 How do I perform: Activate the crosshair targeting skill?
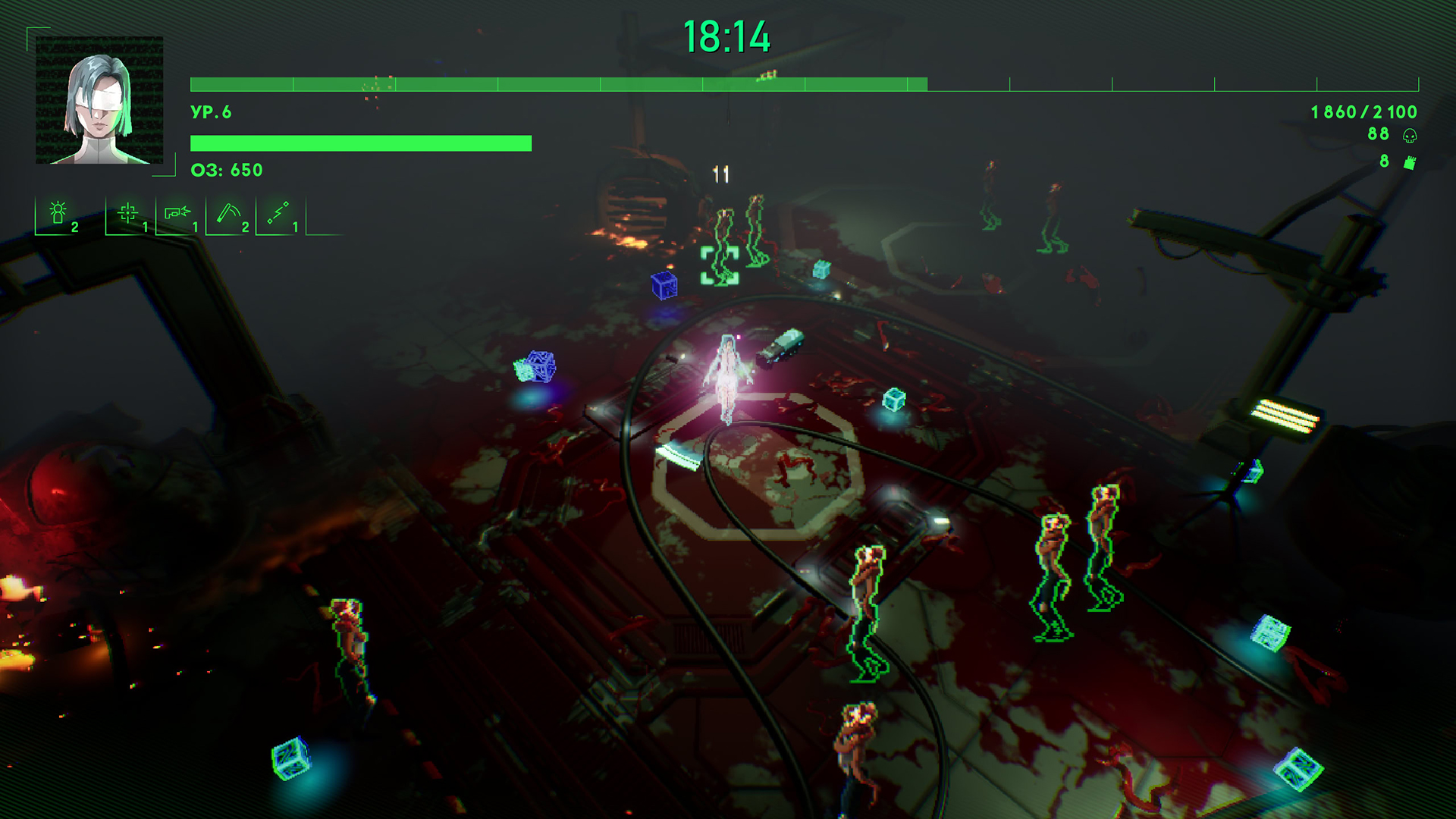(x=128, y=213)
